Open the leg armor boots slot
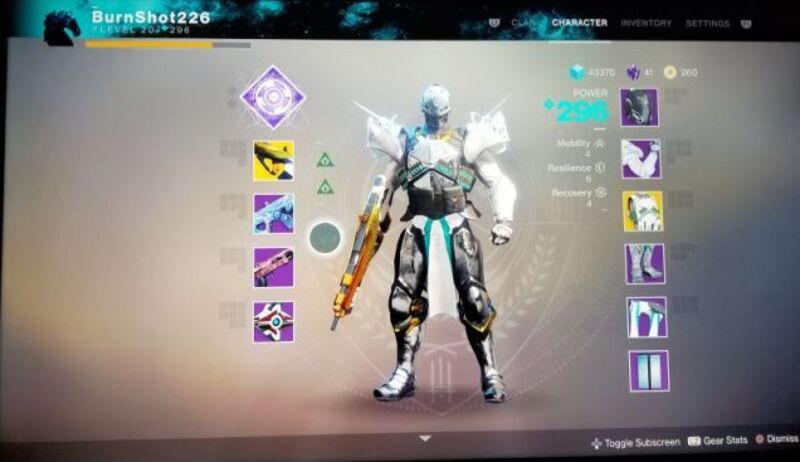Image resolution: width=800 pixels, height=462 pixels. pos(645,264)
